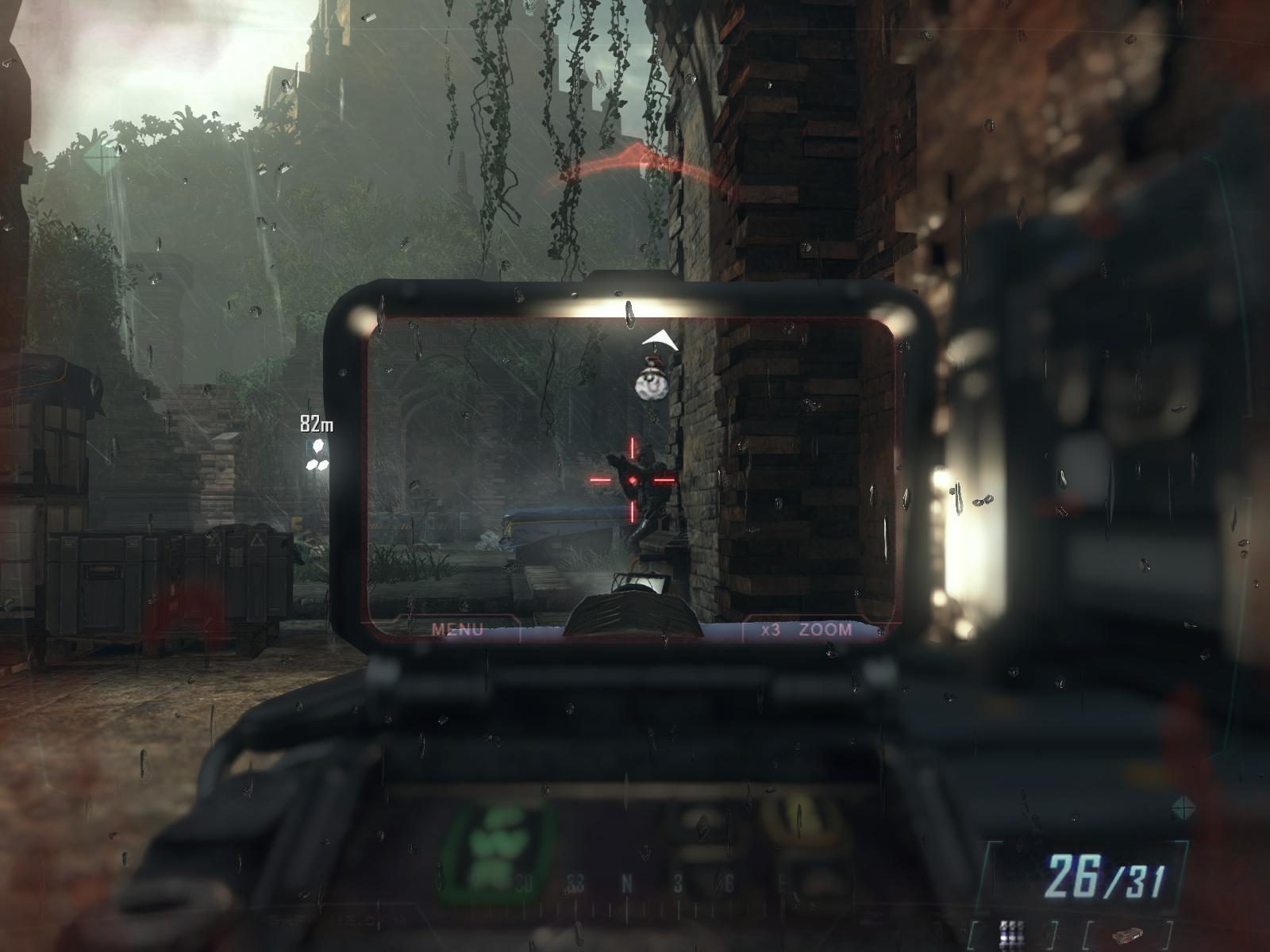Click the diamond crosshair icon above the ammo
The height and width of the screenshot is (952, 1270).
click(x=1182, y=808)
